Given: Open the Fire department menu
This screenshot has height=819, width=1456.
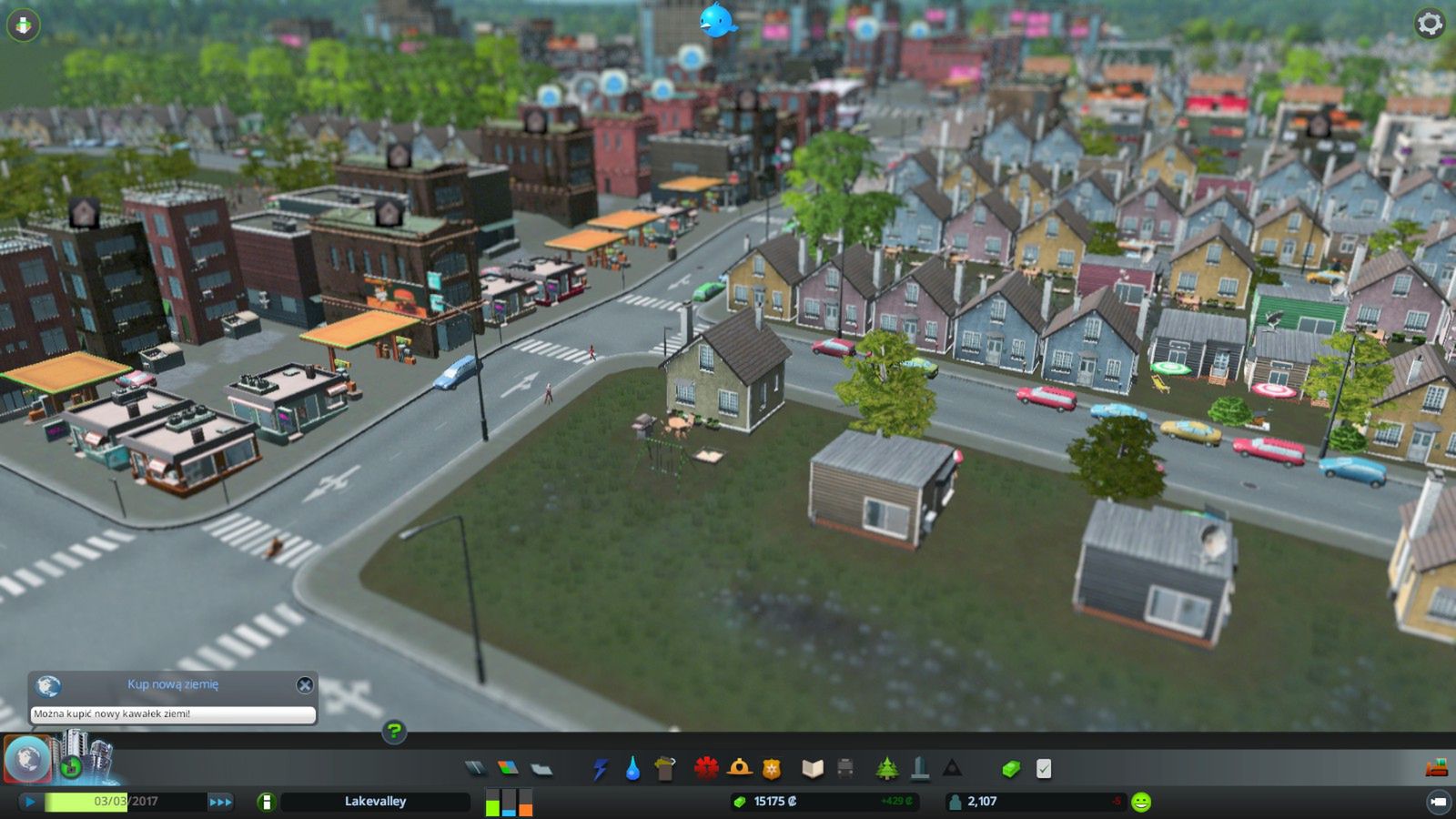Looking at the screenshot, I should pyautogui.click(x=740, y=769).
